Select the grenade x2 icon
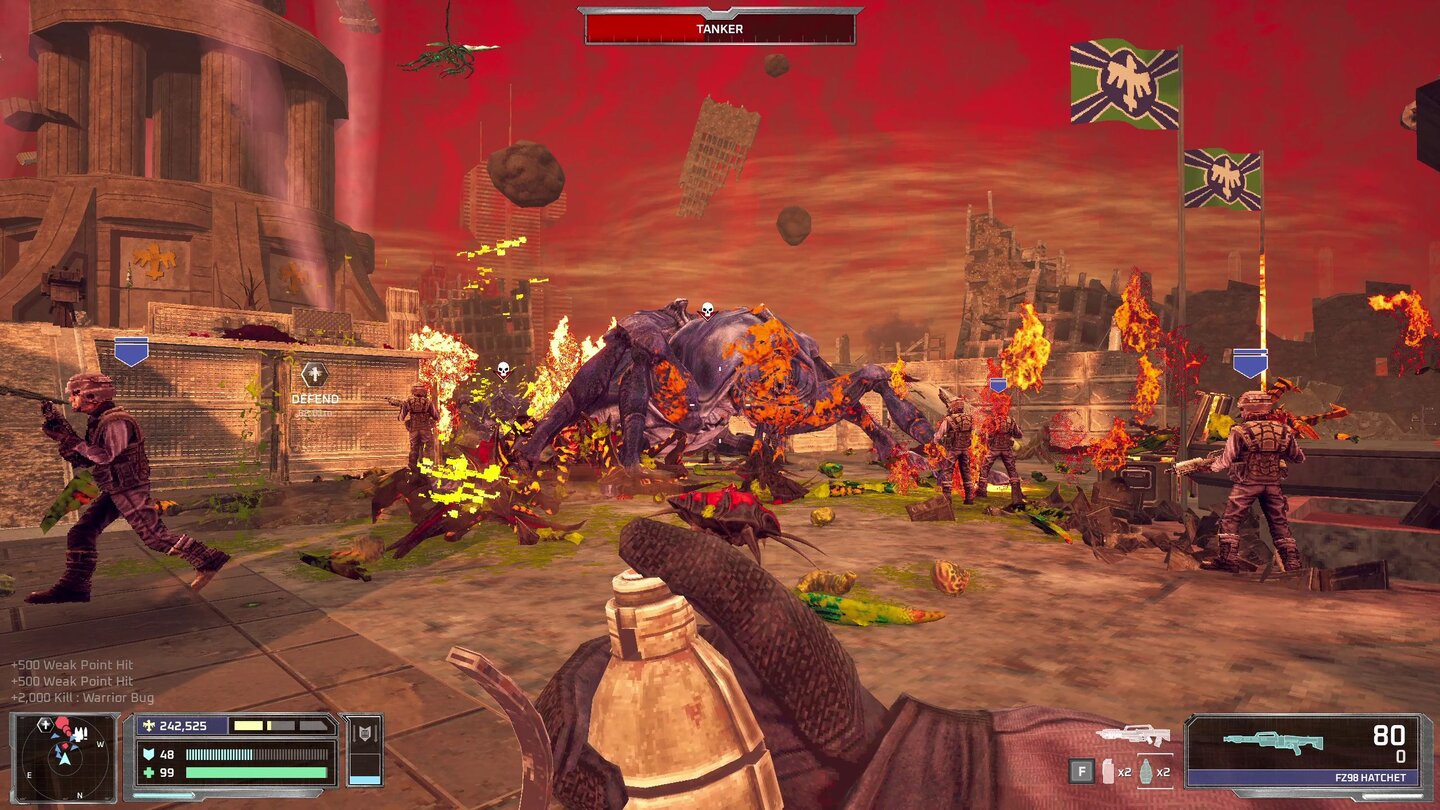The image size is (1440, 810). pyautogui.click(x=1147, y=771)
